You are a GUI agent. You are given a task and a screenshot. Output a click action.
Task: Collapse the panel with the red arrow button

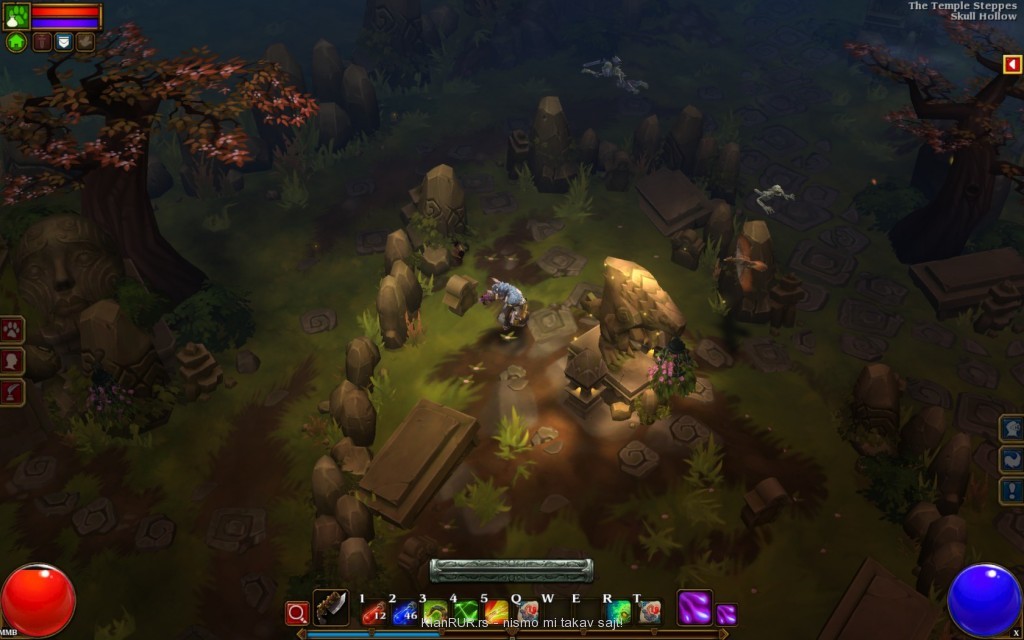click(1012, 64)
